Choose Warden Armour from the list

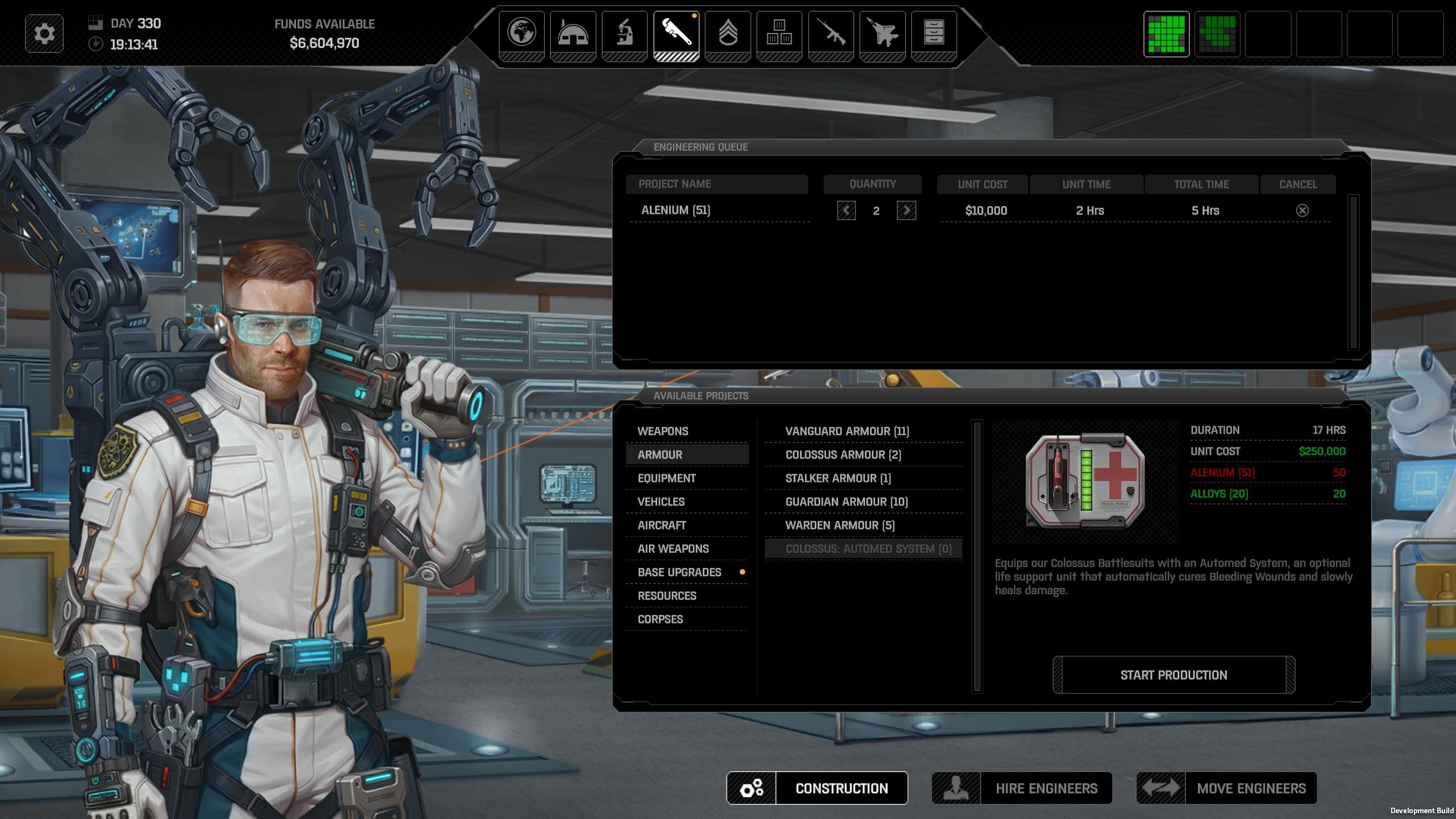839,526
